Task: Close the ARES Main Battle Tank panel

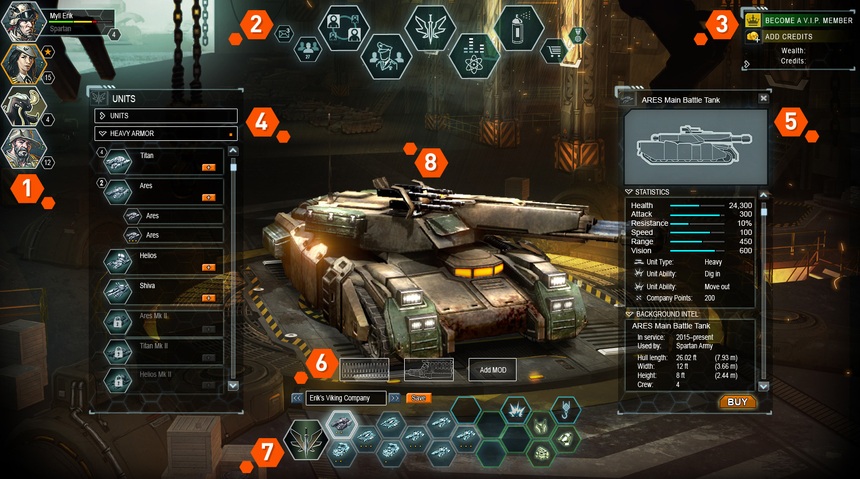Action: pyautogui.click(x=763, y=99)
